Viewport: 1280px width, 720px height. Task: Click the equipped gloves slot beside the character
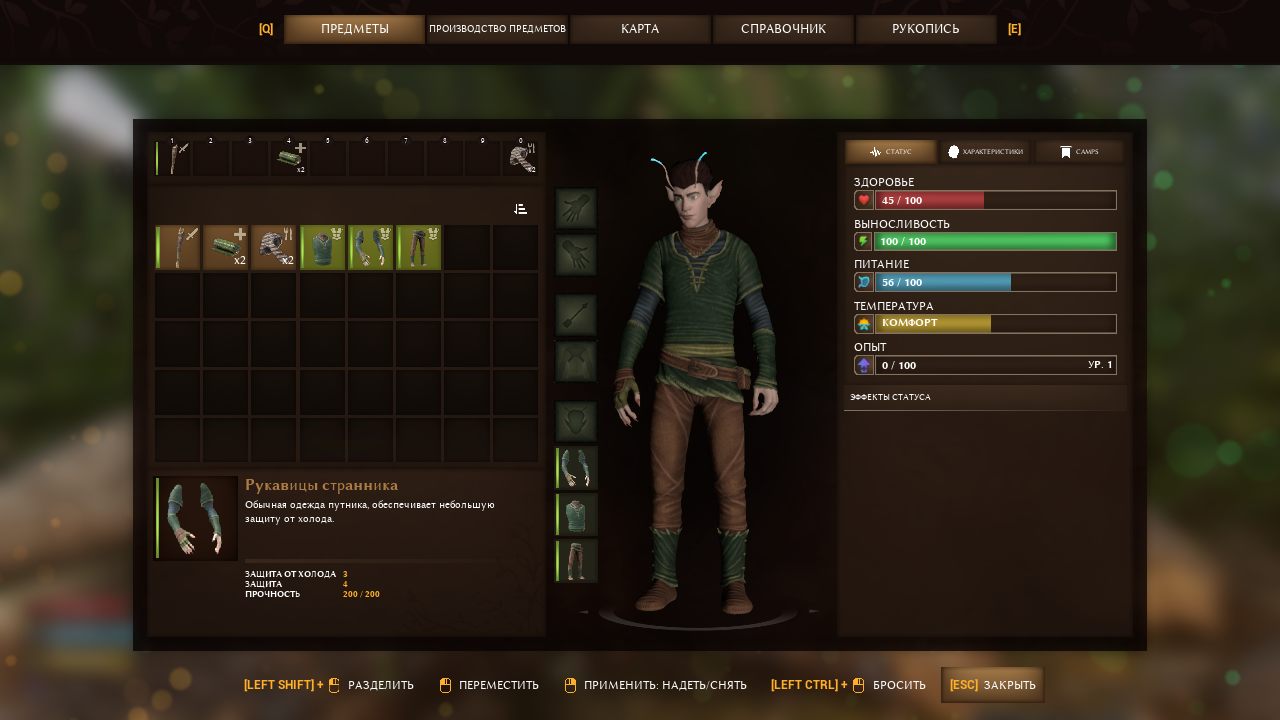click(x=577, y=468)
